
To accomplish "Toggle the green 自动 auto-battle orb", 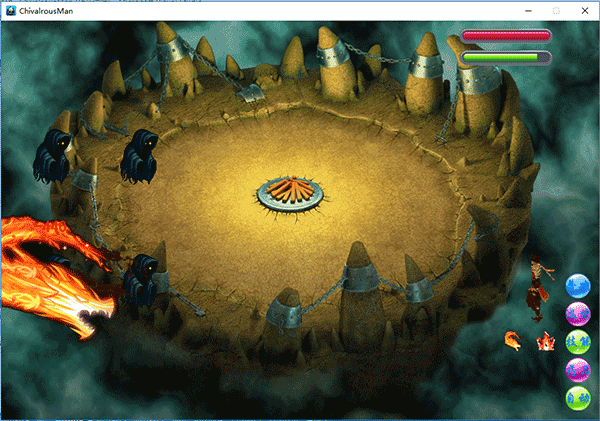I will 577,400.
